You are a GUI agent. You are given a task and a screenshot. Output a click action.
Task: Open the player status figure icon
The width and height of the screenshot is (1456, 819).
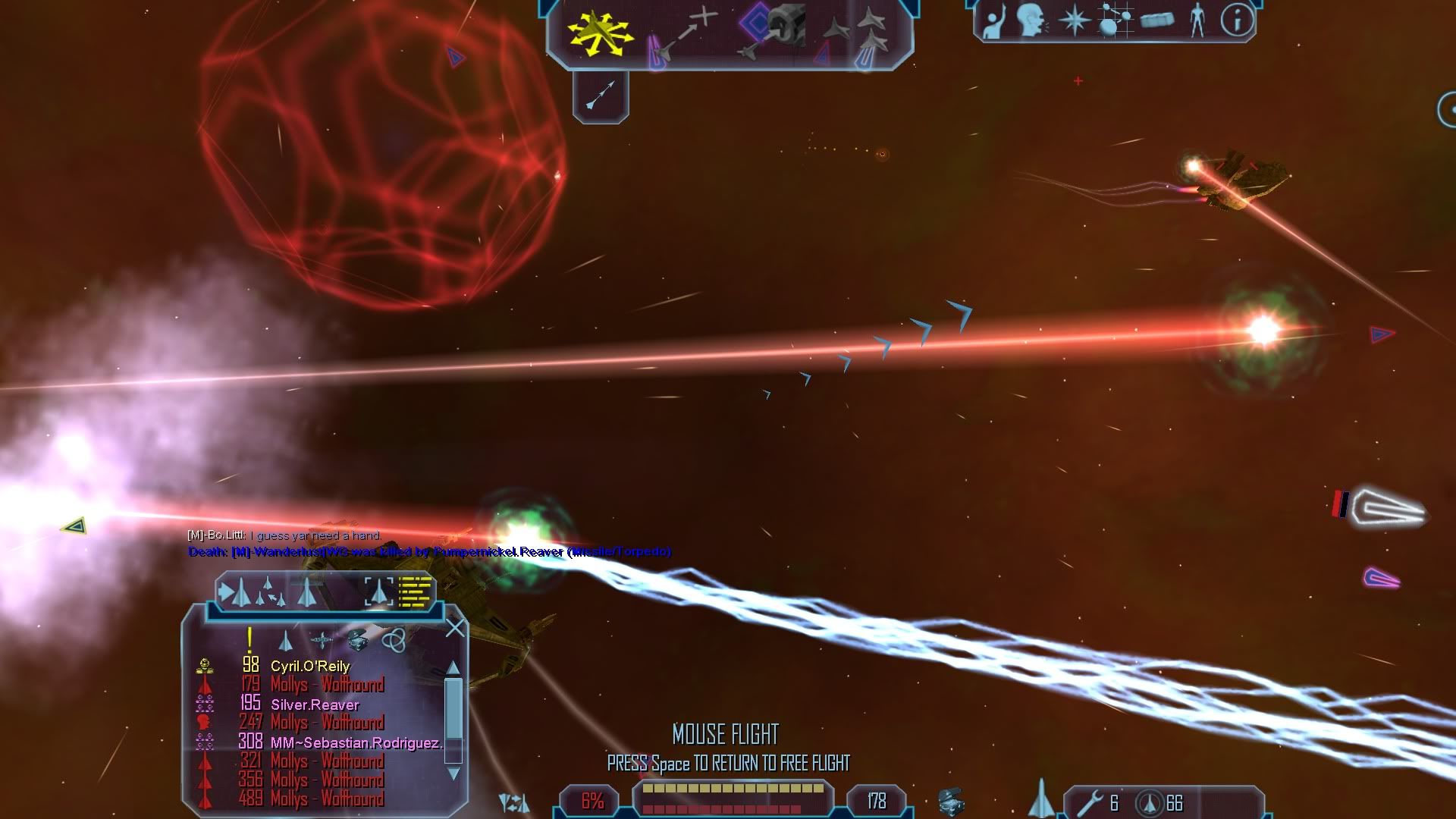1197,20
